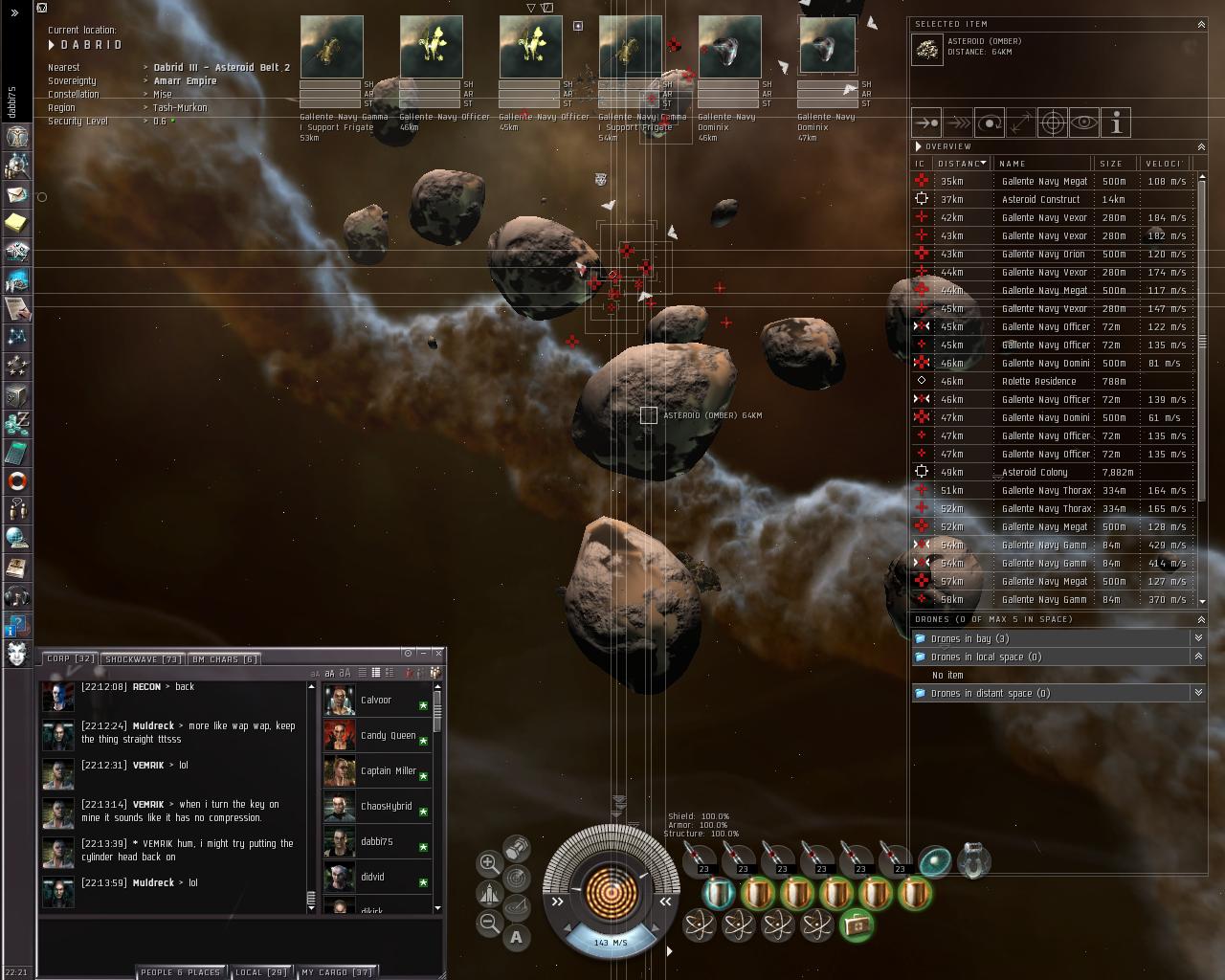
Task: Expand the Drones in bay group
Action: pyautogui.click(x=969, y=638)
